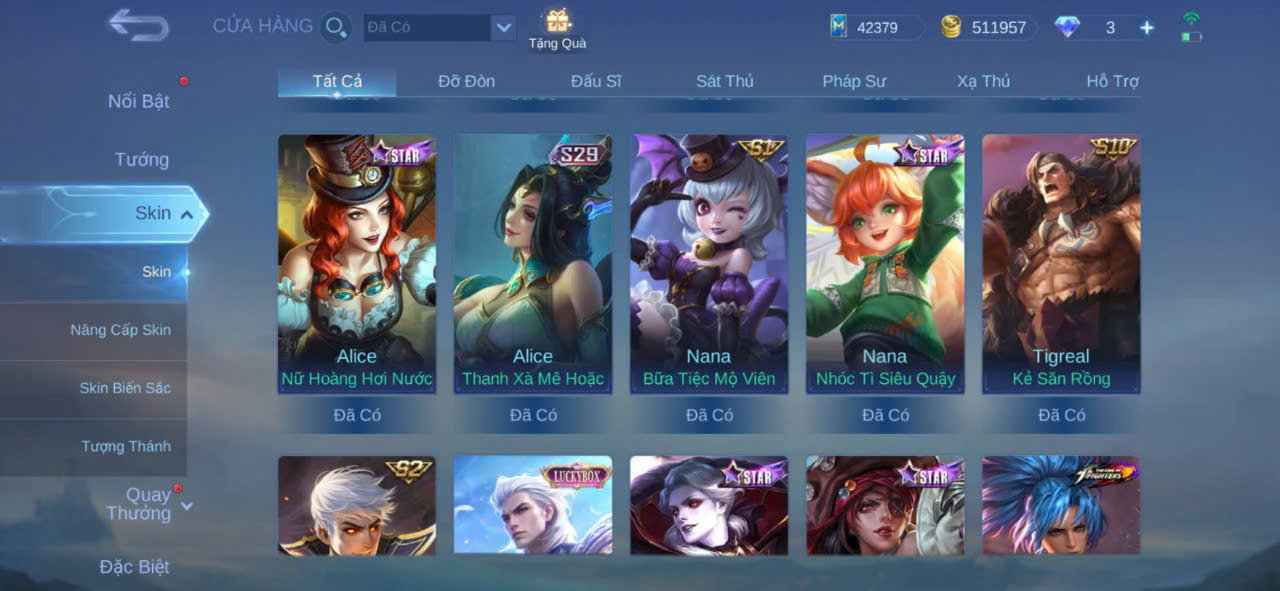Viewport: 1280px width, 591px height.
Task: Go back with the return arrow
Action: 138,25
